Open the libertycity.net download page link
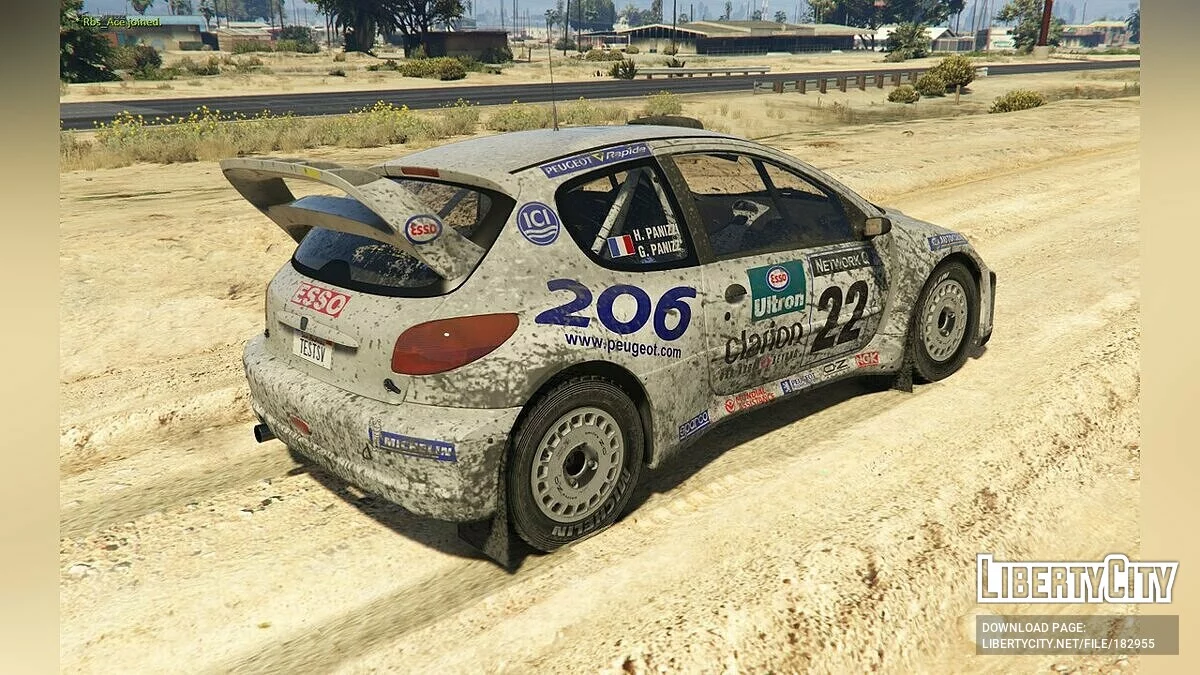1200x675 pixels. [1068, 643]
